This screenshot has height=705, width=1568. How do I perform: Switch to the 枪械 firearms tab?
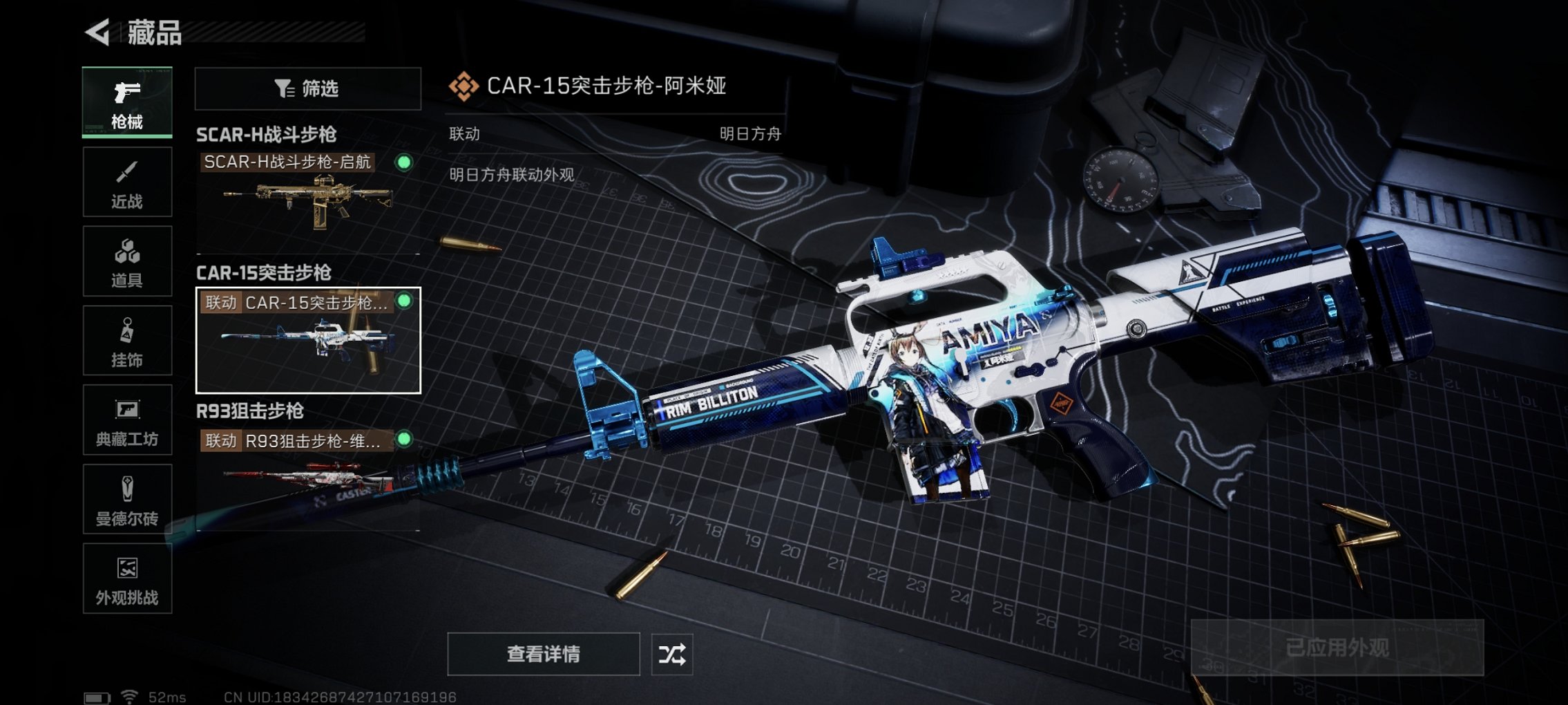pos(126,102)
